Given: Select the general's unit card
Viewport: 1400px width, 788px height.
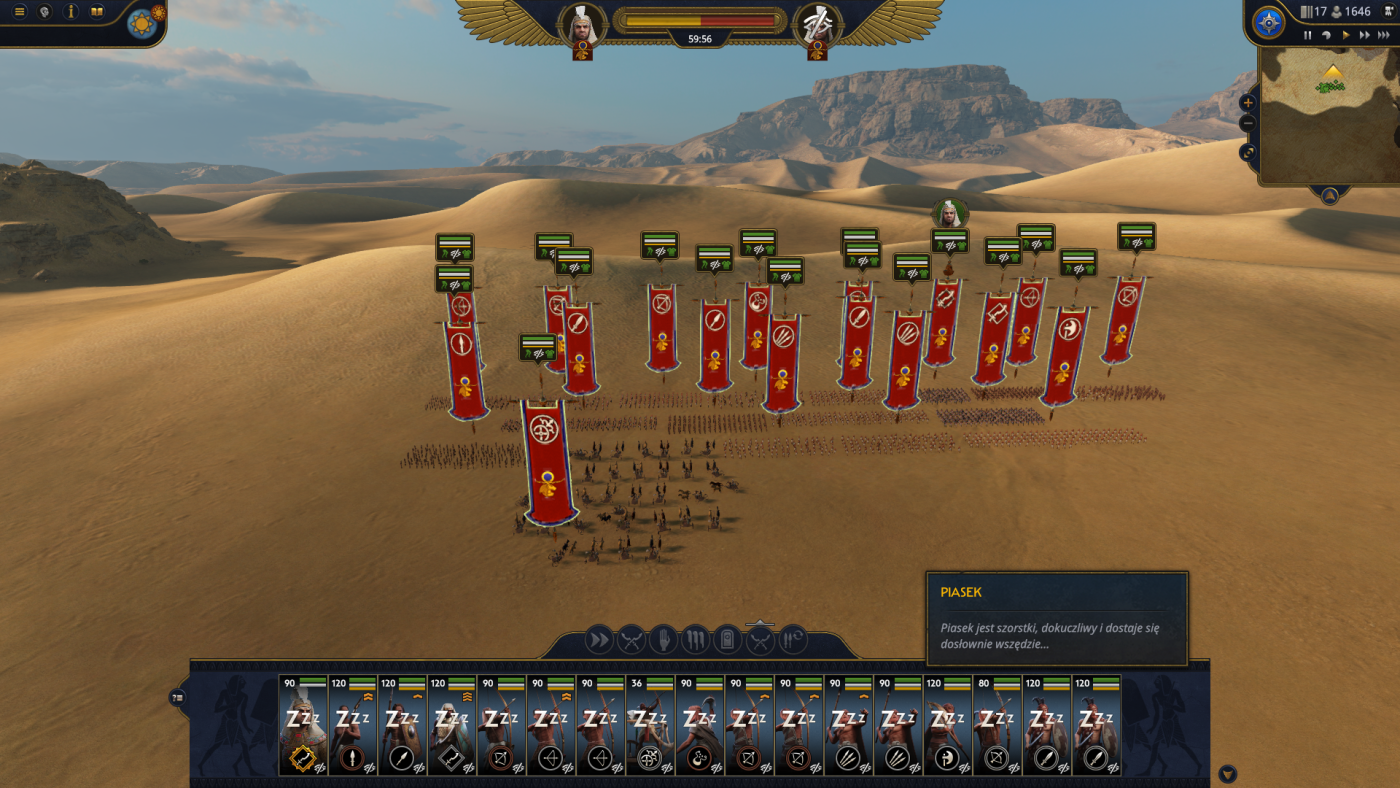Looking at the screenshot, I should tap(303, 727).
